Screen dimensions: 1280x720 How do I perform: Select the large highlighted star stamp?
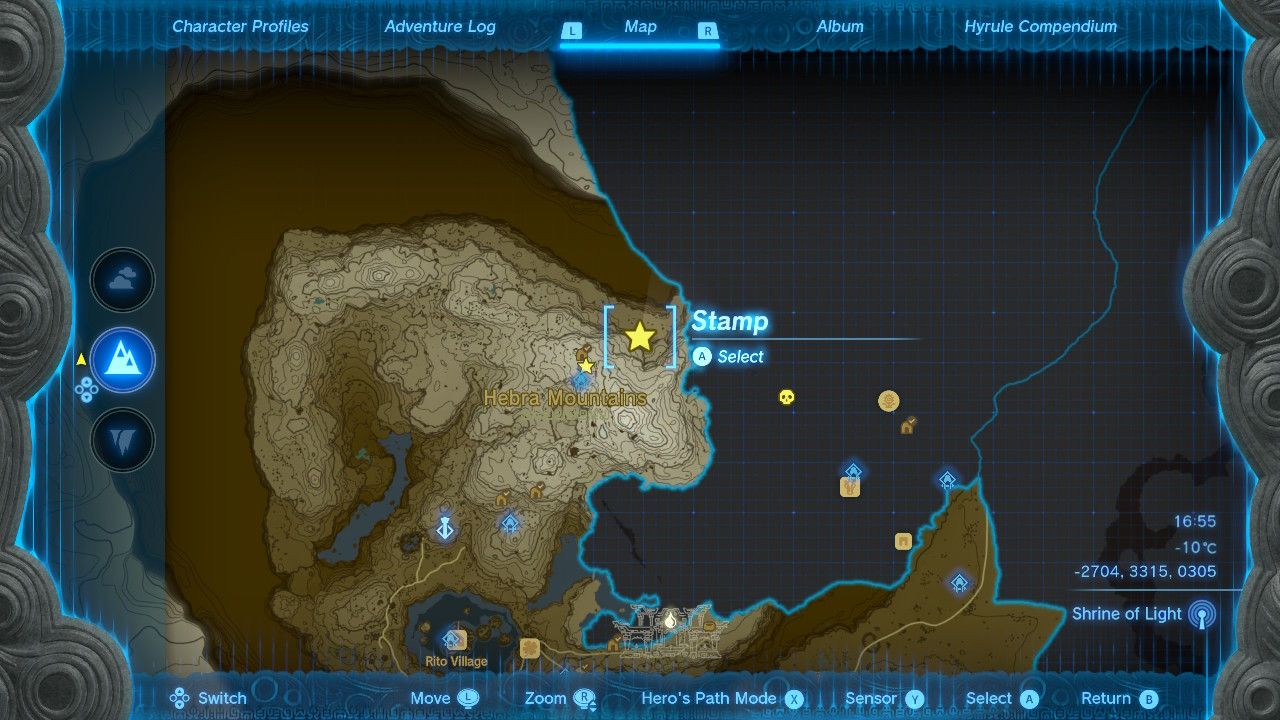coord(640,337)
